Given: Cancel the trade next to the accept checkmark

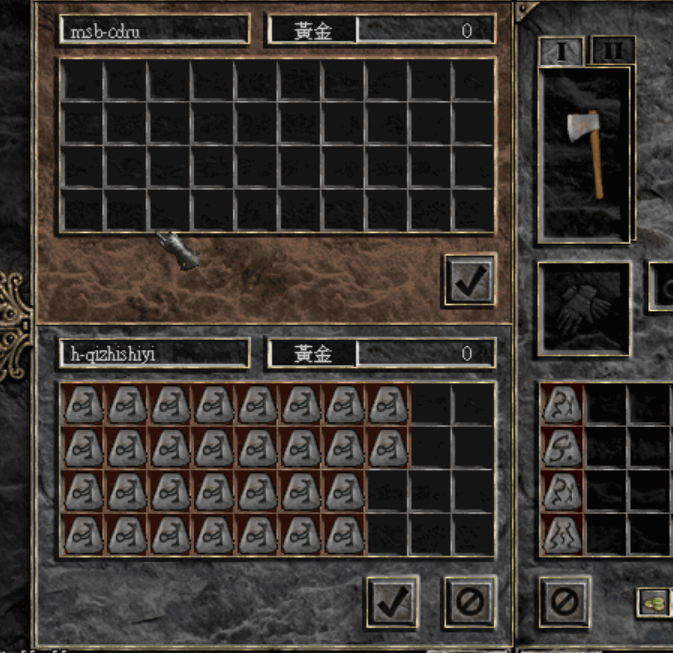Looking at the screenshot, I should (x=469, y=601).
